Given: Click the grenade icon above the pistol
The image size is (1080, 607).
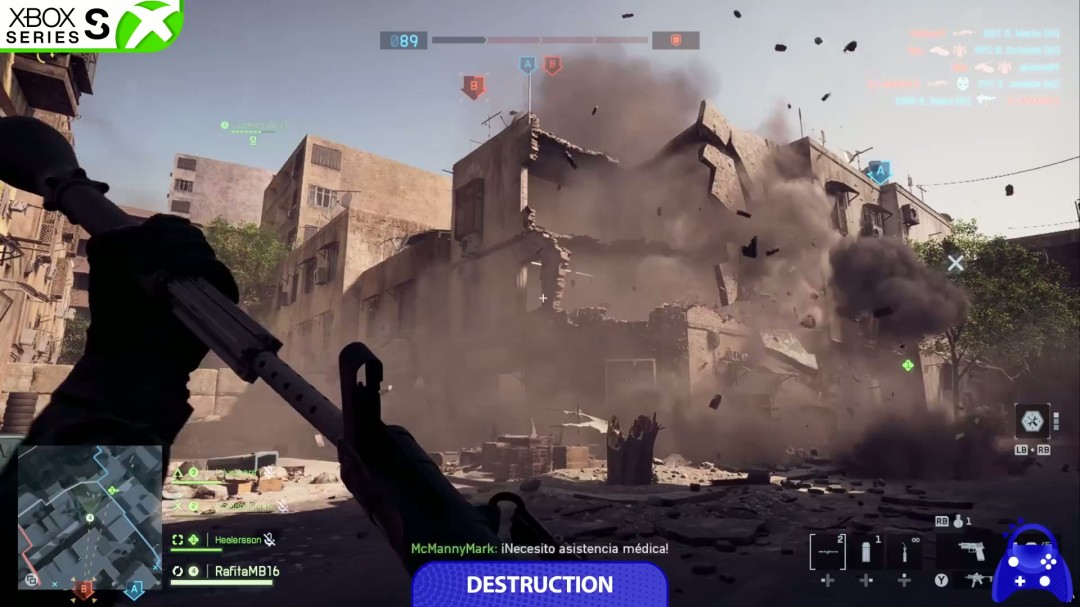Looking at the screenshot, I should [958, 521].
